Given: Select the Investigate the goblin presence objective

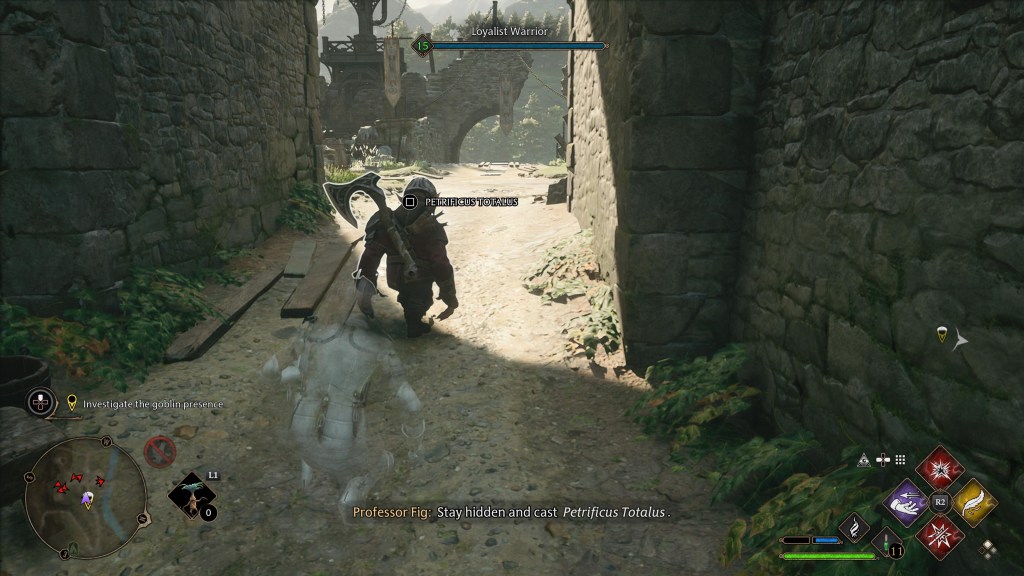Looking at the screenshot, I should [x=152, y=404].
